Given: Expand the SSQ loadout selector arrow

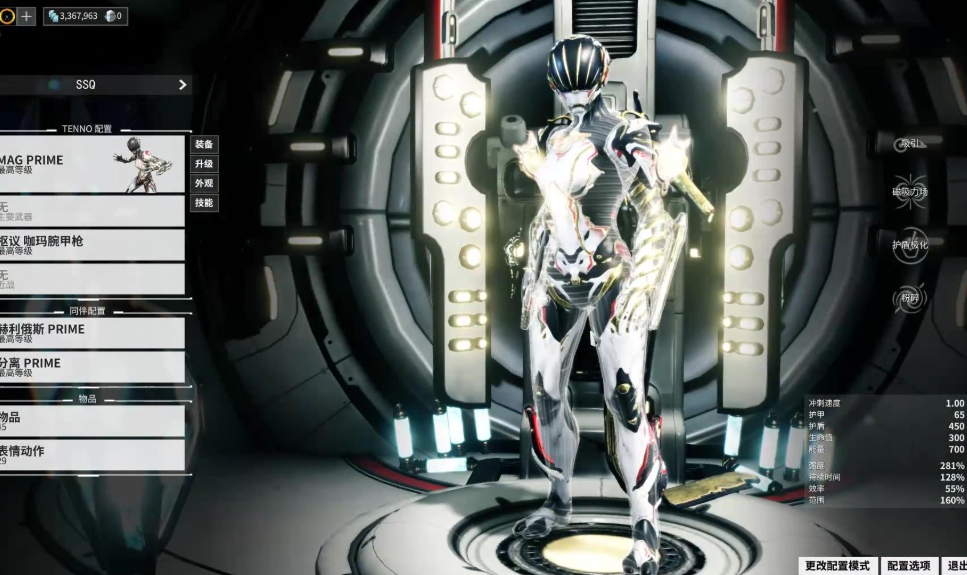Looking at the screenshot, I should [x=182, y=85].
